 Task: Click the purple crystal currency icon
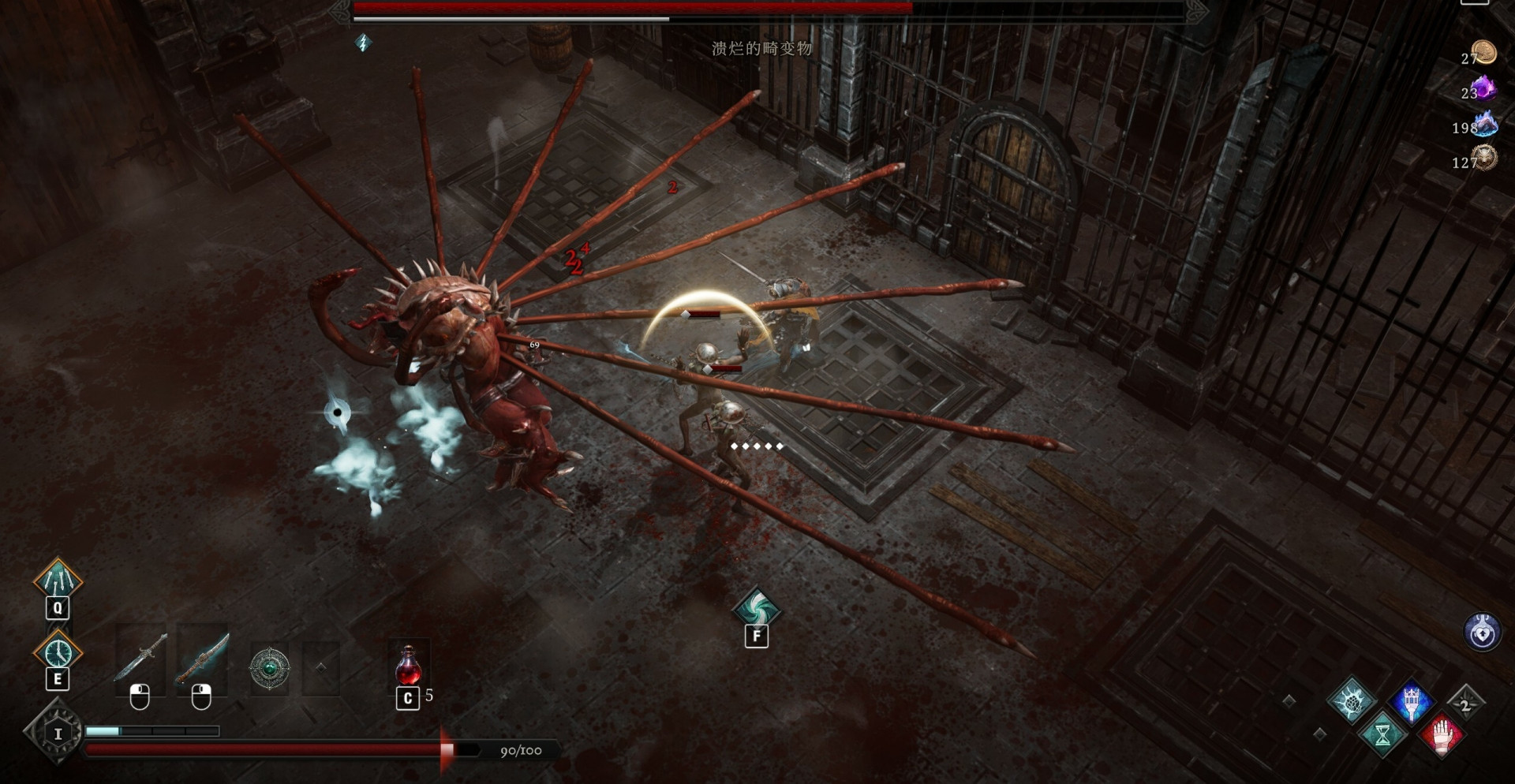[1484, 88]
